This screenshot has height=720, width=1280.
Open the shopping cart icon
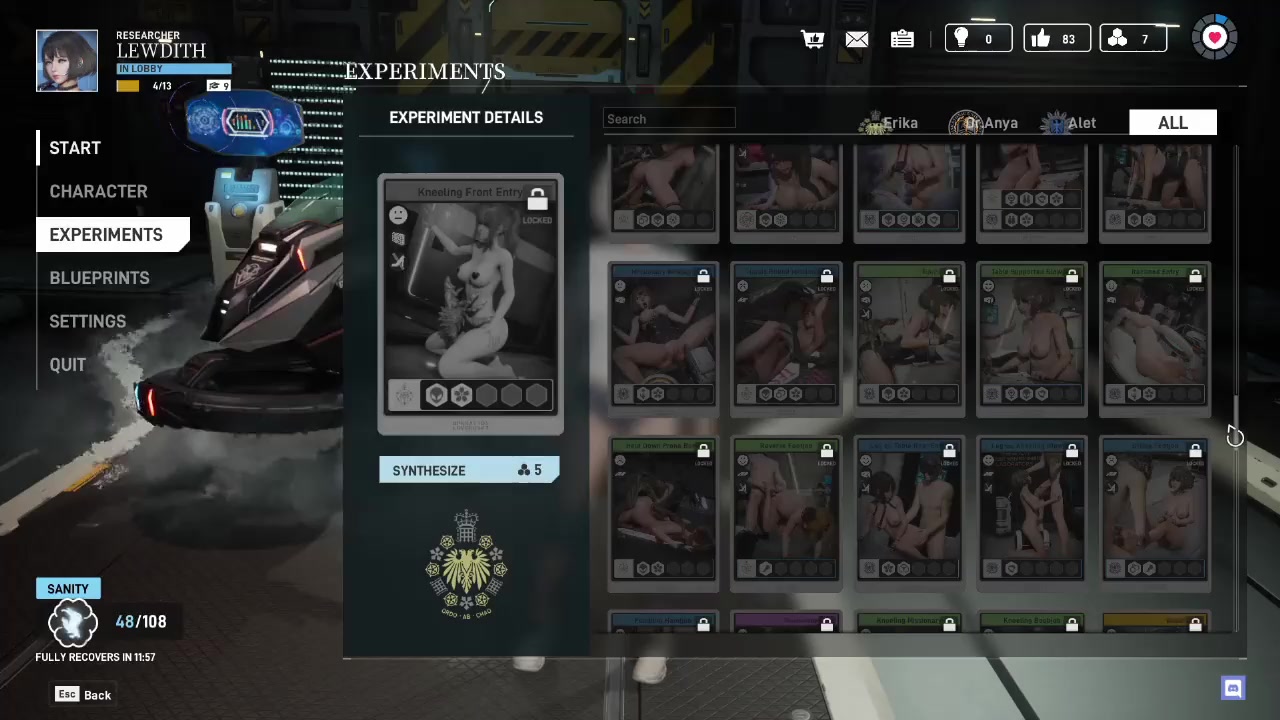point(812,39)
